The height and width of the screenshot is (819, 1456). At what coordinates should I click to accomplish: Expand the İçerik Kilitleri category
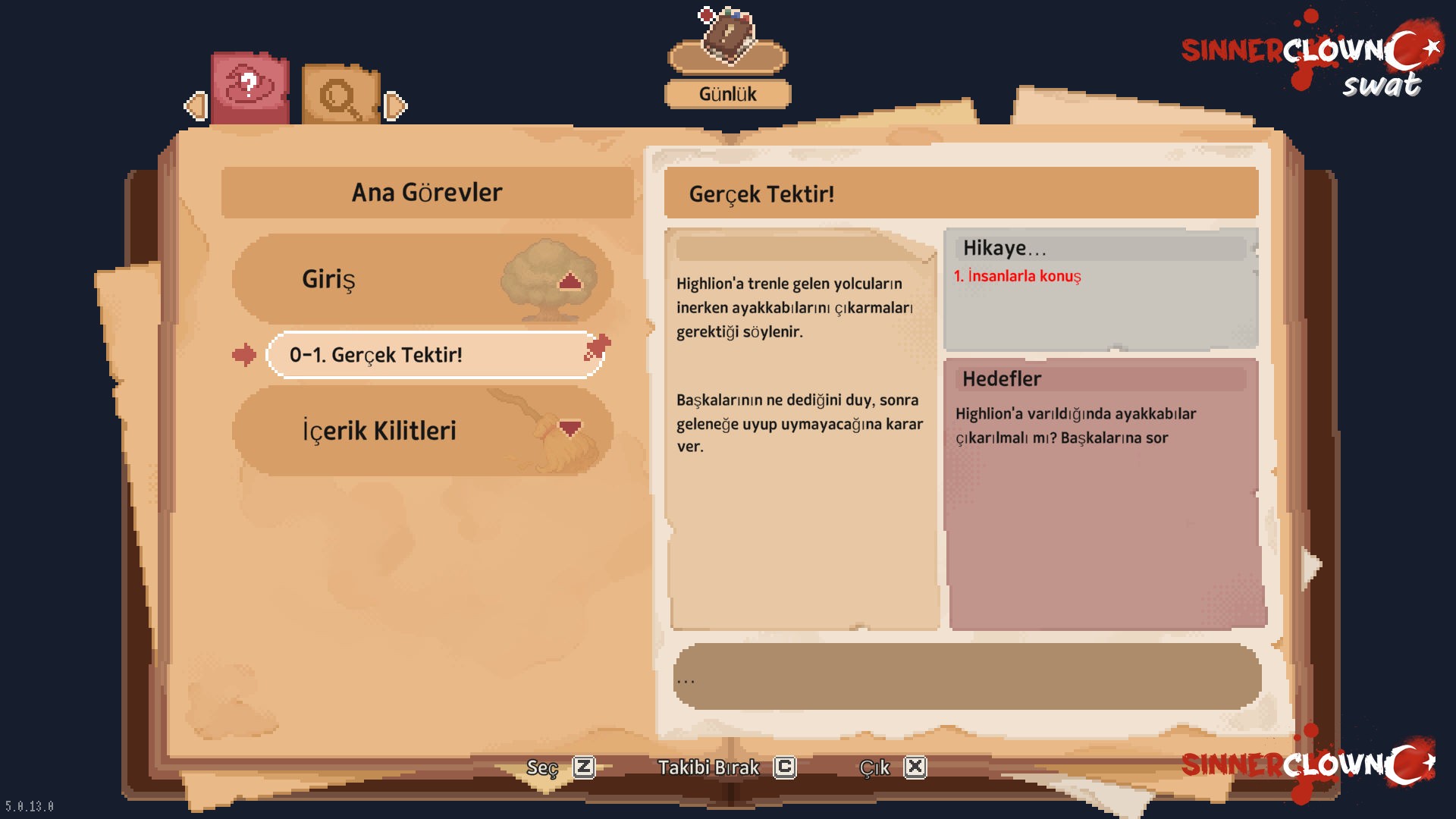[x=570, y=428]
